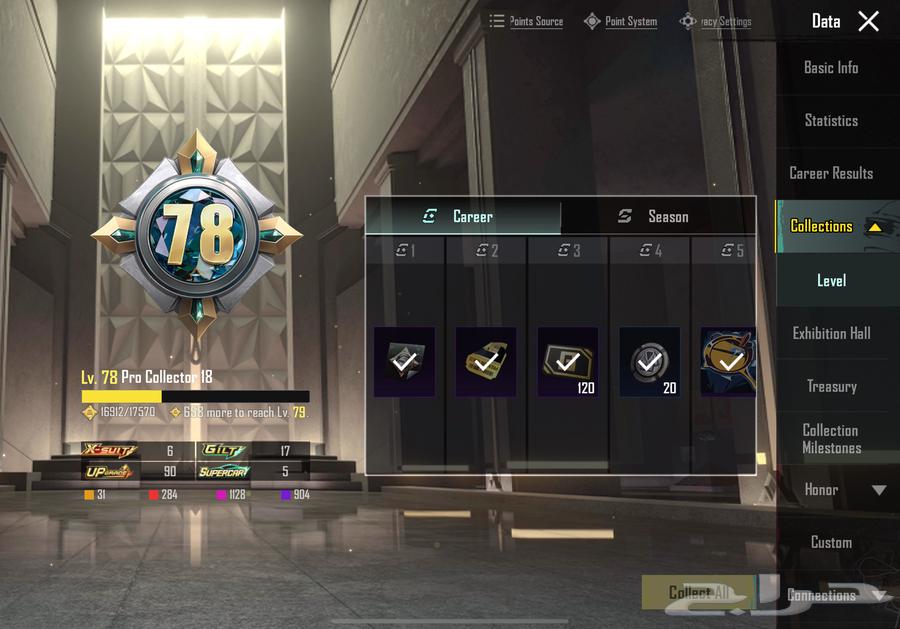Switch to the Career tab
Image resolution: width=900 pixels, height=629 pixels.
[x=463, y=216]
